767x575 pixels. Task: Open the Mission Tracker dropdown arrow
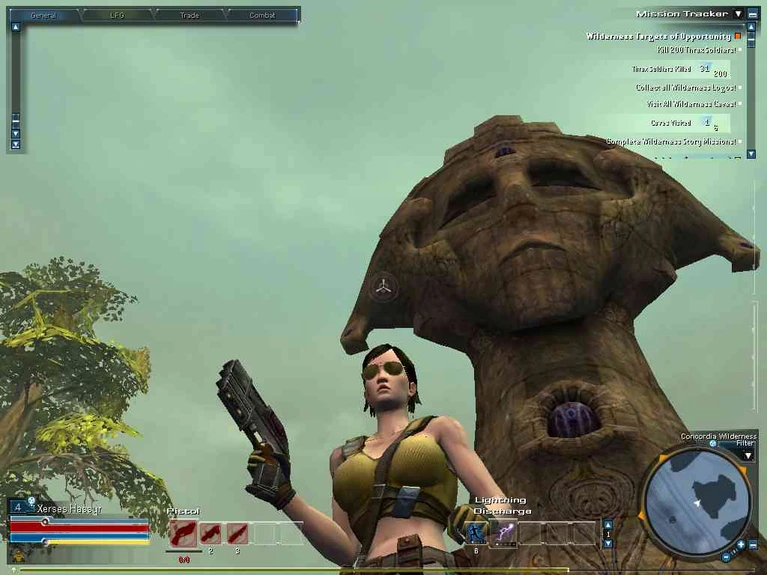[x=738, y=14]
